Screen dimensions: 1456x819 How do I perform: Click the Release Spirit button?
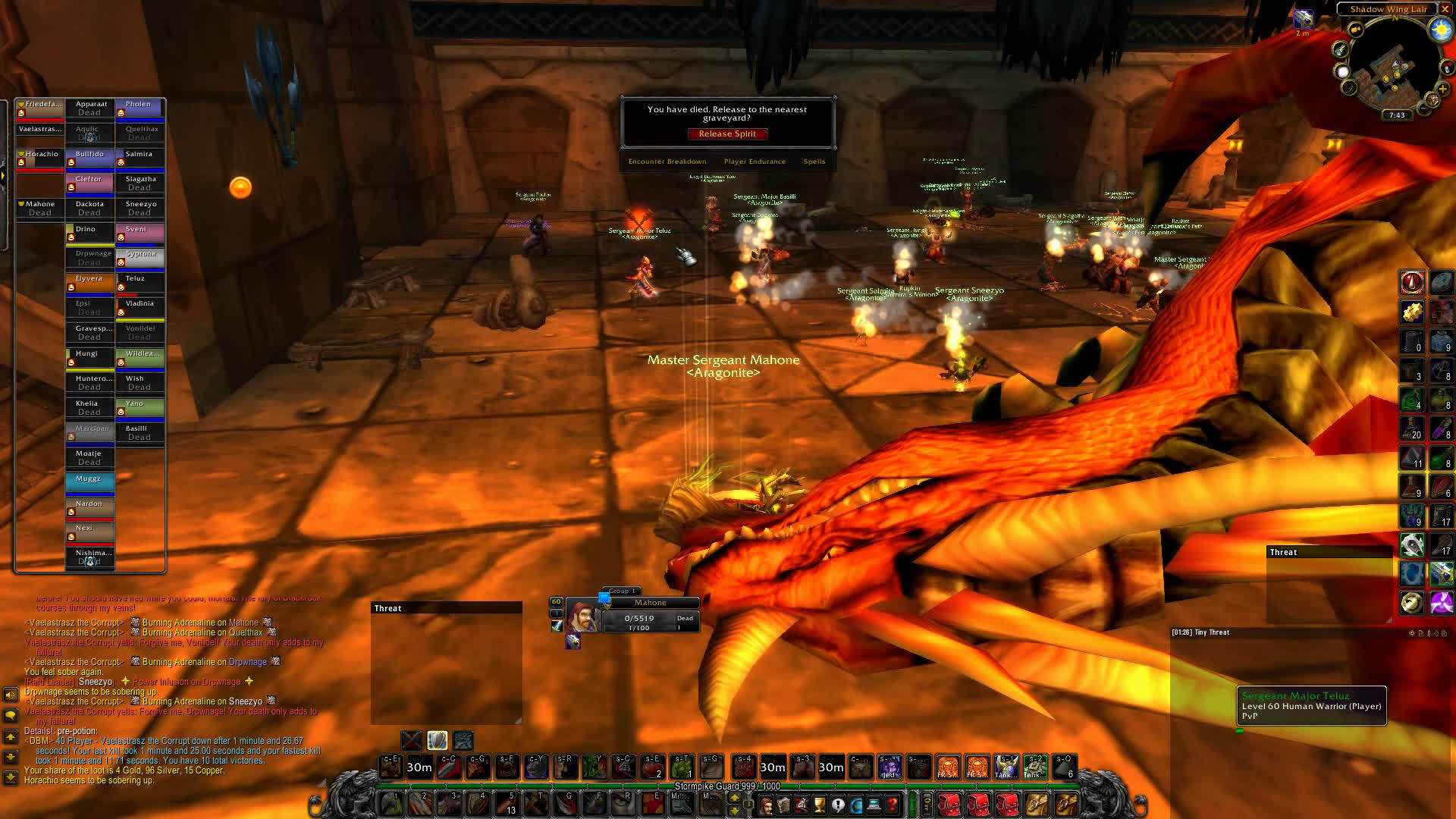point(727,134)
